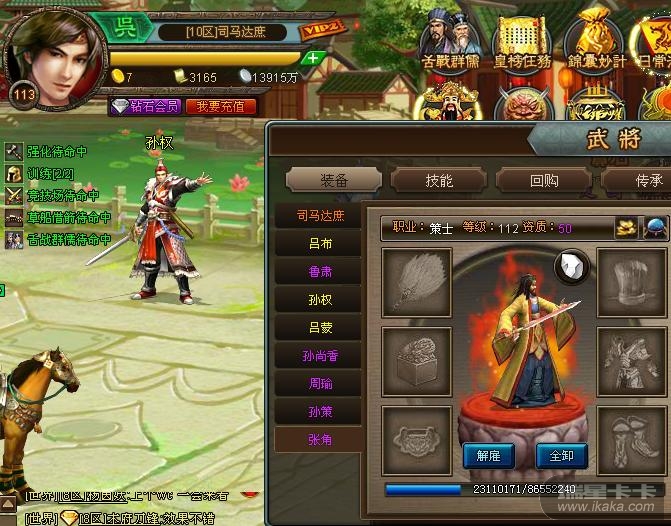
Task: Choose 吕布 from the general list
Action: pos(320,243)
